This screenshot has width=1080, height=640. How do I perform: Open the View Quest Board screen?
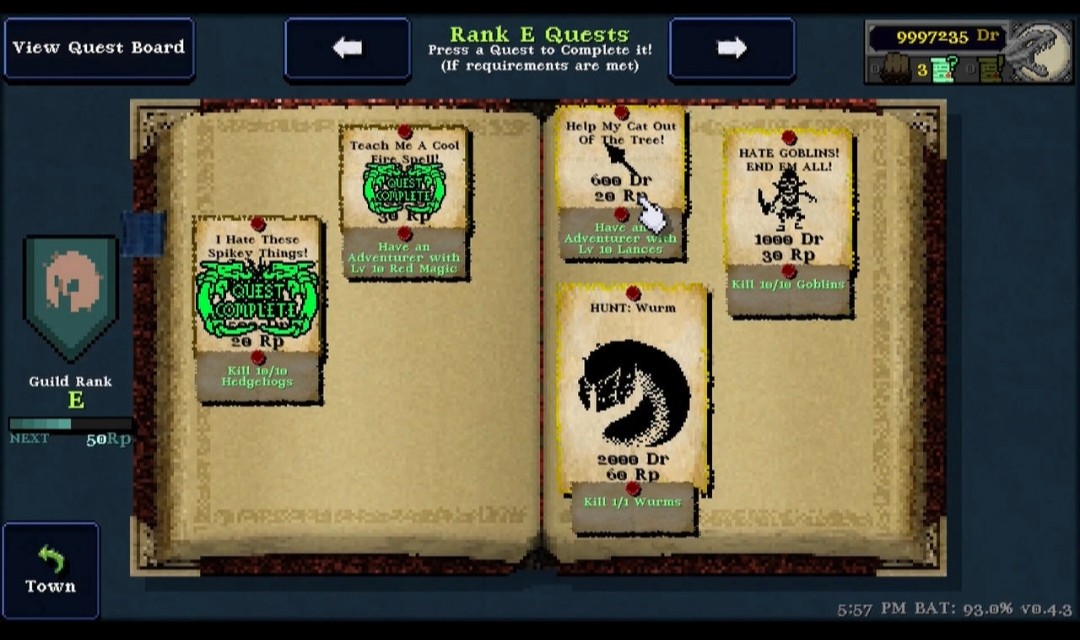tap(99, 48)
